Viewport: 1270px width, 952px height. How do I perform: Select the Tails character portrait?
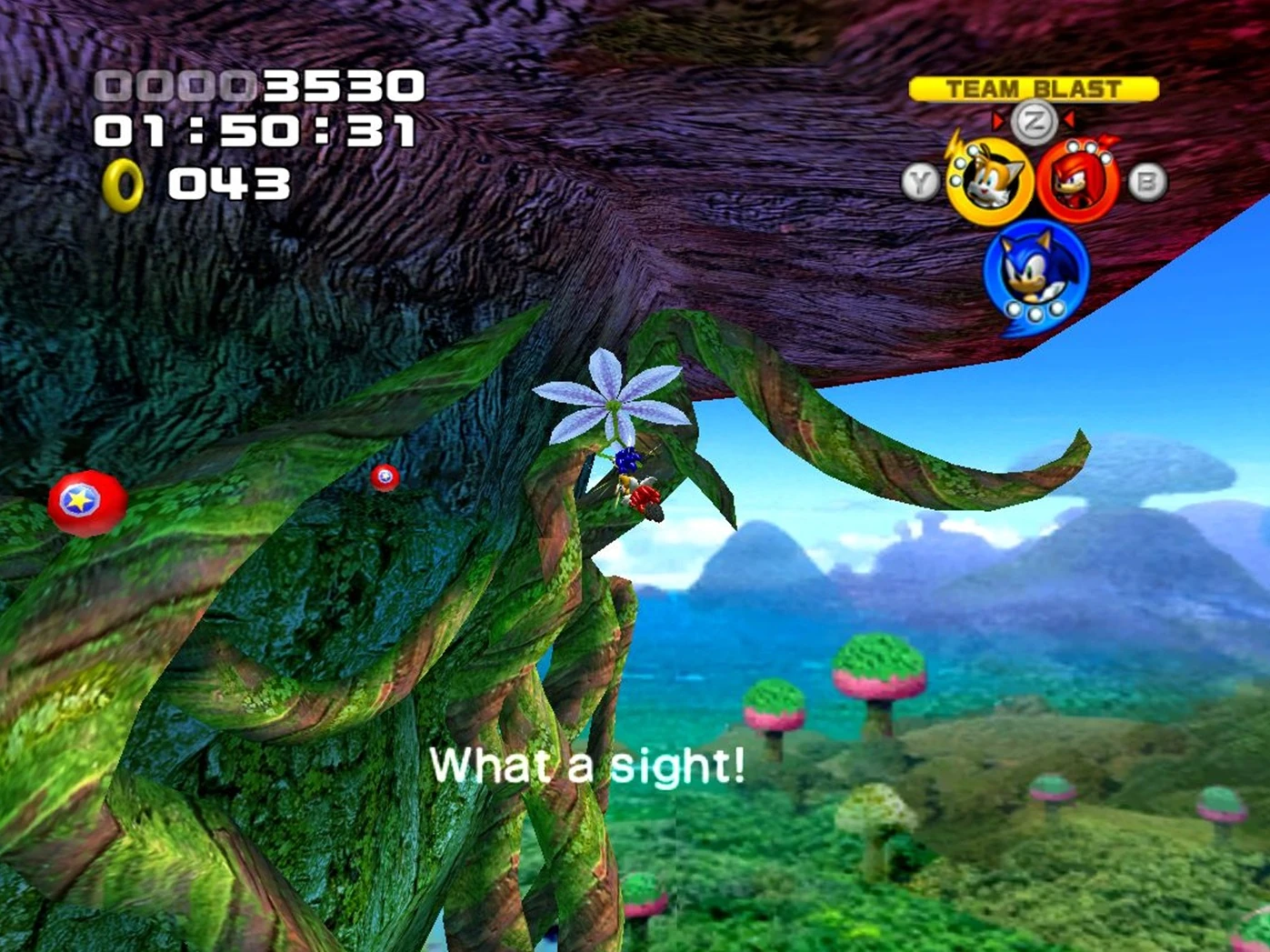pyautogui.click(x=989, y=181)
